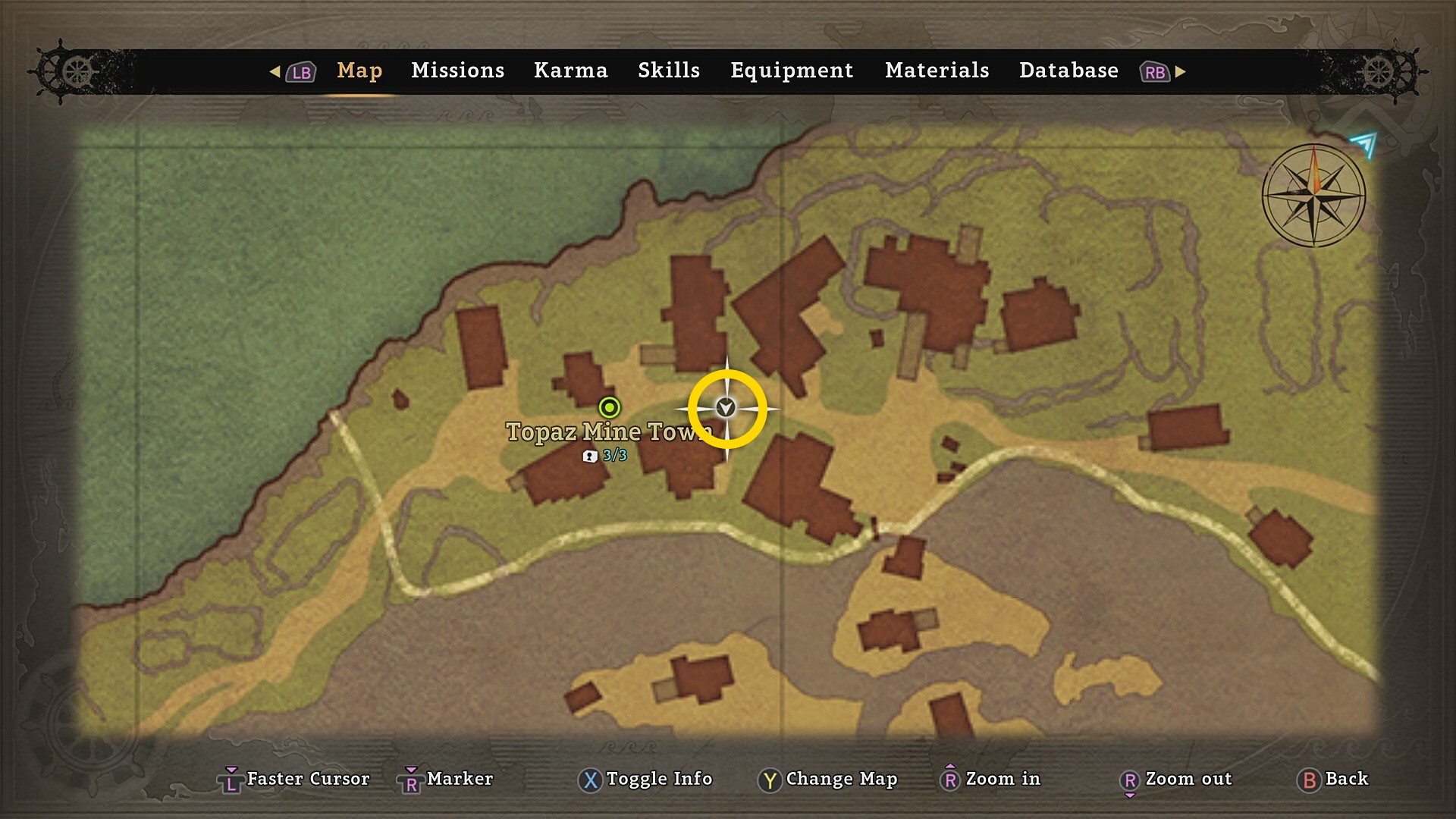Select the active Map tab
The height and width of the screenshot is (819, 1456).
point(359,71)
